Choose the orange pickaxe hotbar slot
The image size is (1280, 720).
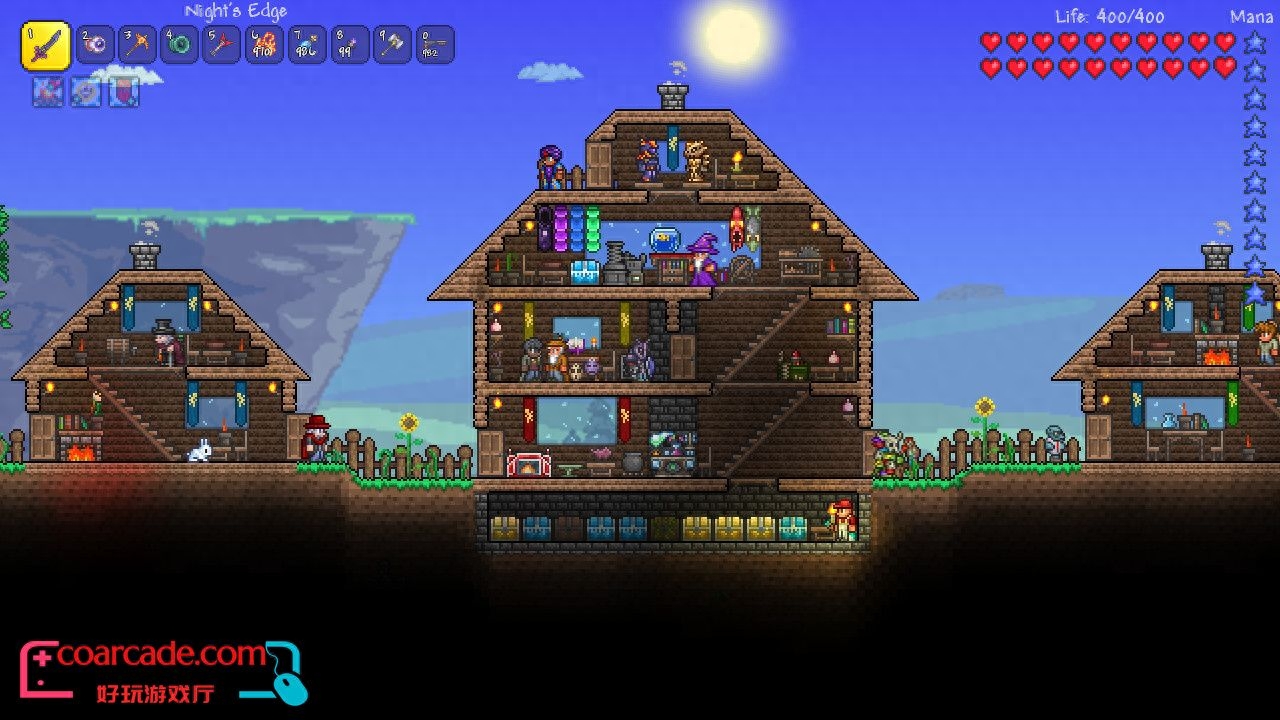click(x=138, y=45)
